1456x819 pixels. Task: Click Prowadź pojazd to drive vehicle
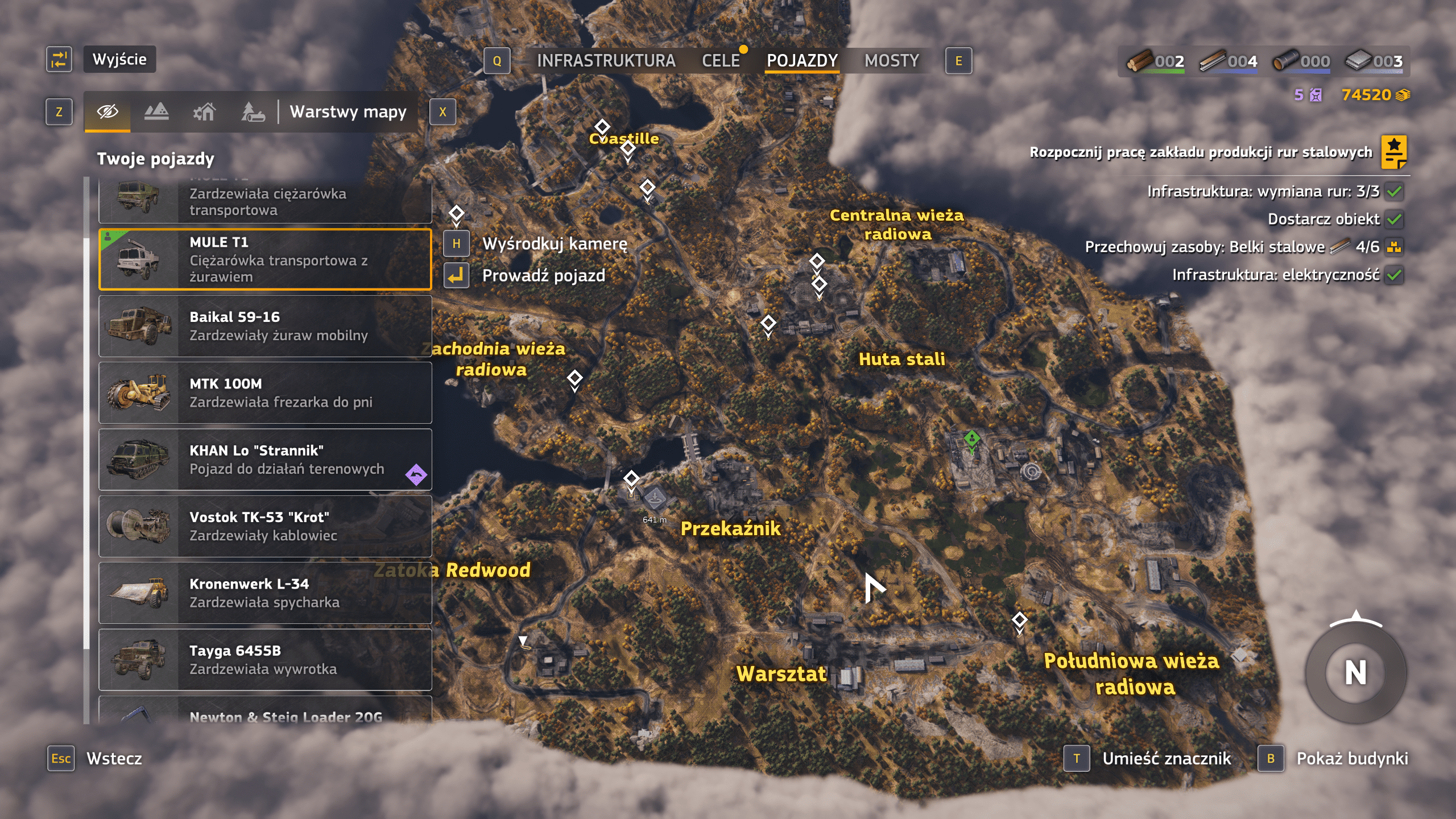(x=543, y=276)
